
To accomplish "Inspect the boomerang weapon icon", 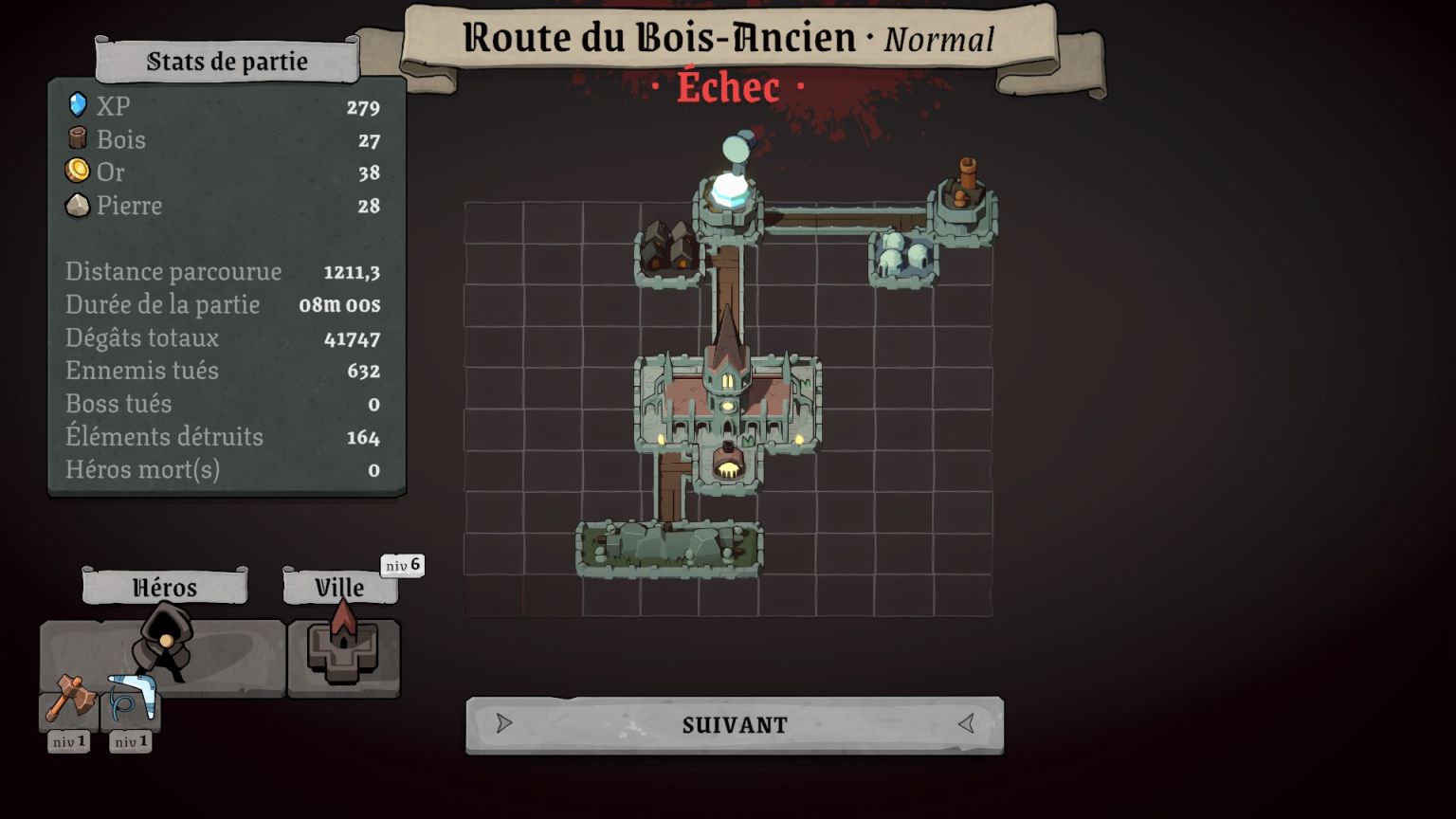I will [x=131, y=699].
